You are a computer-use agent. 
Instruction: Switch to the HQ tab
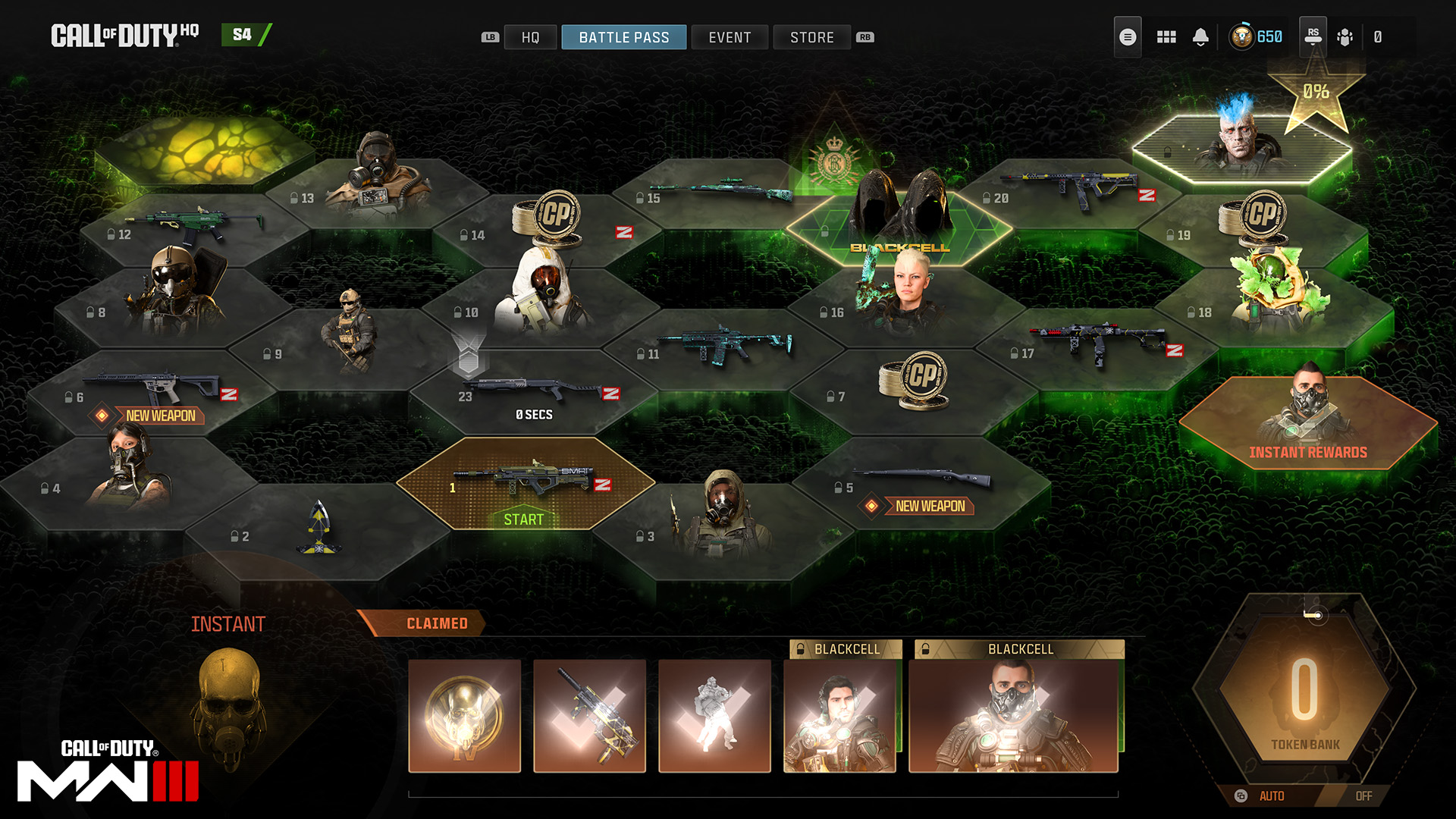(530, 37)
